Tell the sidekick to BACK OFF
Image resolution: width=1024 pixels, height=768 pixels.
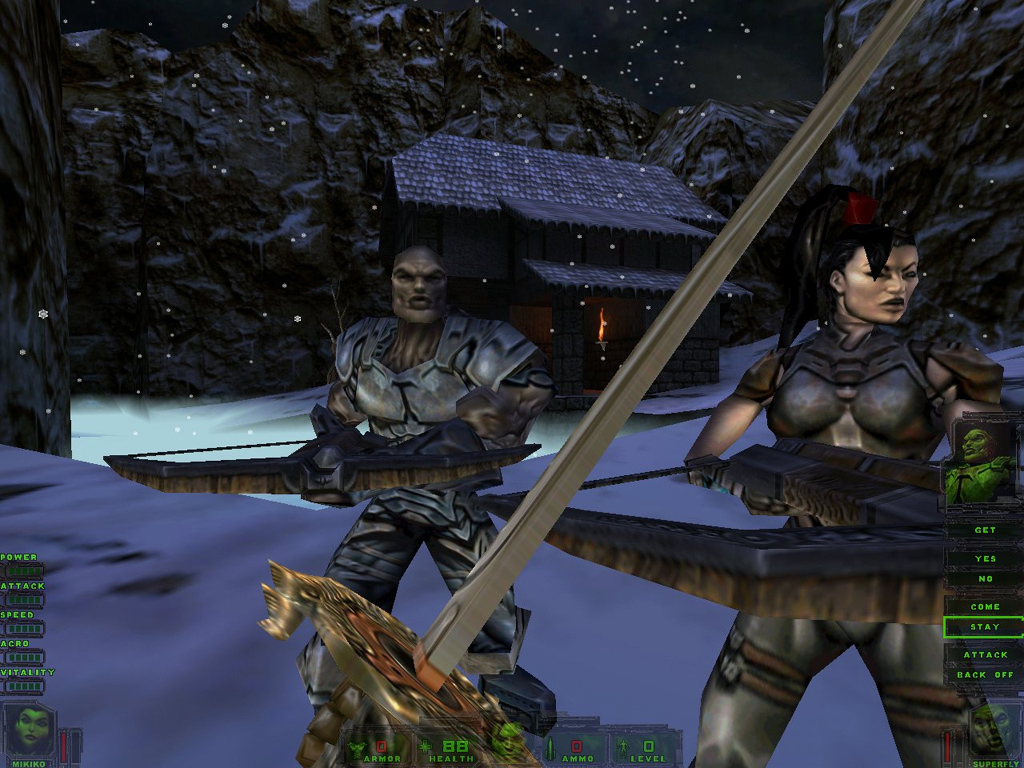click(x=984, y=675)
